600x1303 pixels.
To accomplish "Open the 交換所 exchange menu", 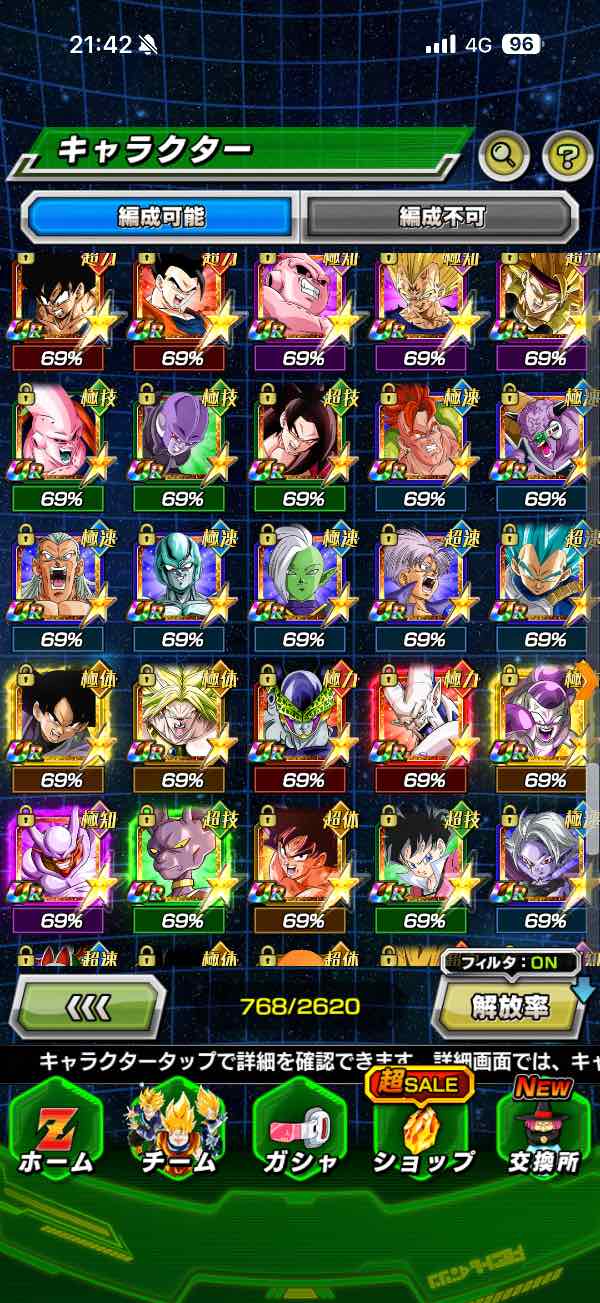I will [544, 1130].
